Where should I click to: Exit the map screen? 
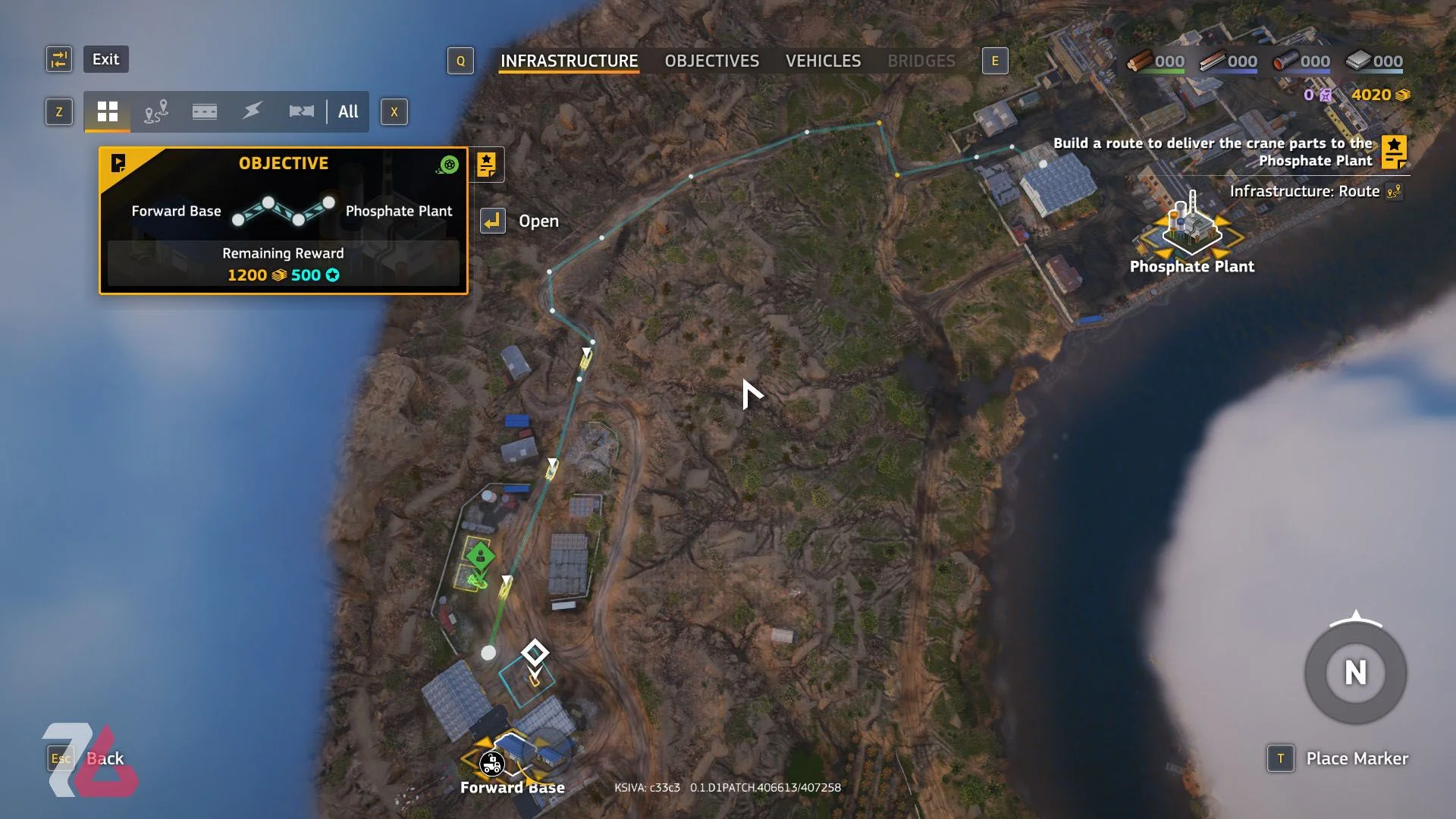[x=105, y=59]
